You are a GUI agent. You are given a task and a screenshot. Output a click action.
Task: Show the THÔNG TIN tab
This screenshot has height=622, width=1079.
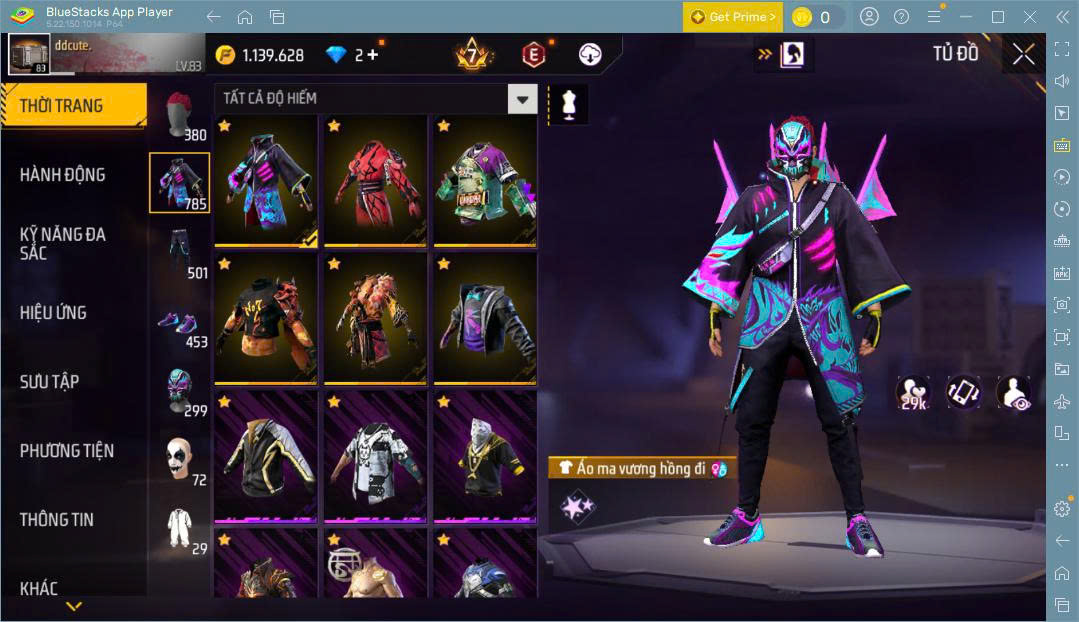coord(56,520)
